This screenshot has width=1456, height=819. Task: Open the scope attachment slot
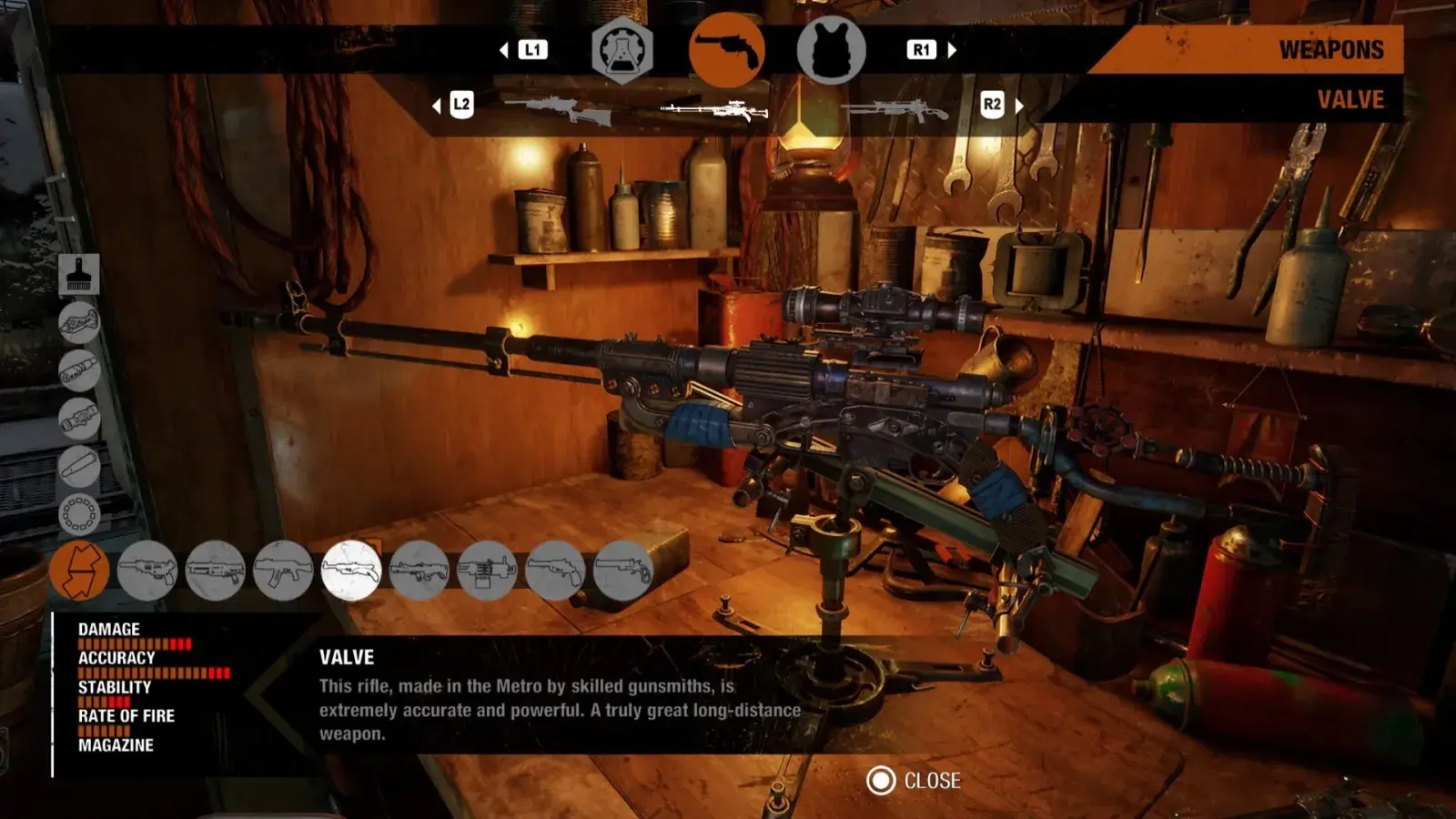(x=79, y=419)
